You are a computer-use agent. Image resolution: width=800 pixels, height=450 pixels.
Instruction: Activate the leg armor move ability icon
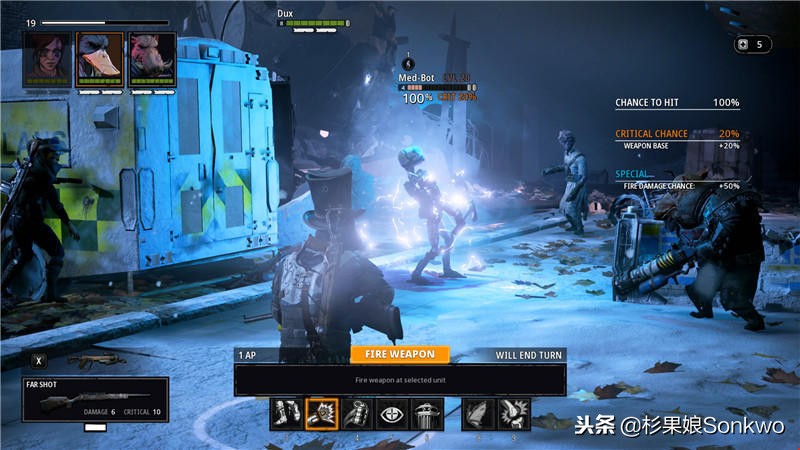(x=285, y=414)
